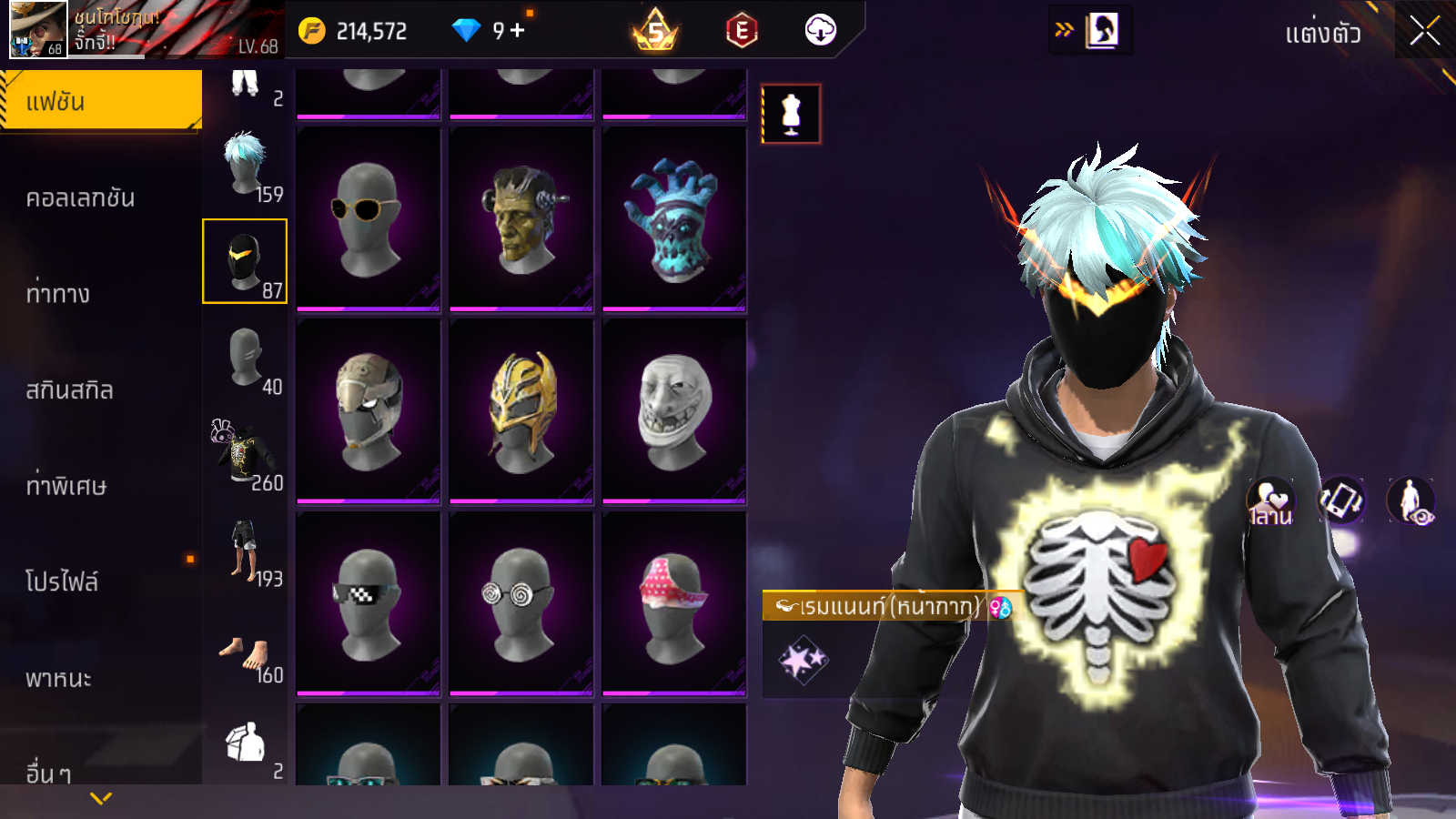Open the mannequin outfit preset button
1456x819 pixels.
pos(791,115)
